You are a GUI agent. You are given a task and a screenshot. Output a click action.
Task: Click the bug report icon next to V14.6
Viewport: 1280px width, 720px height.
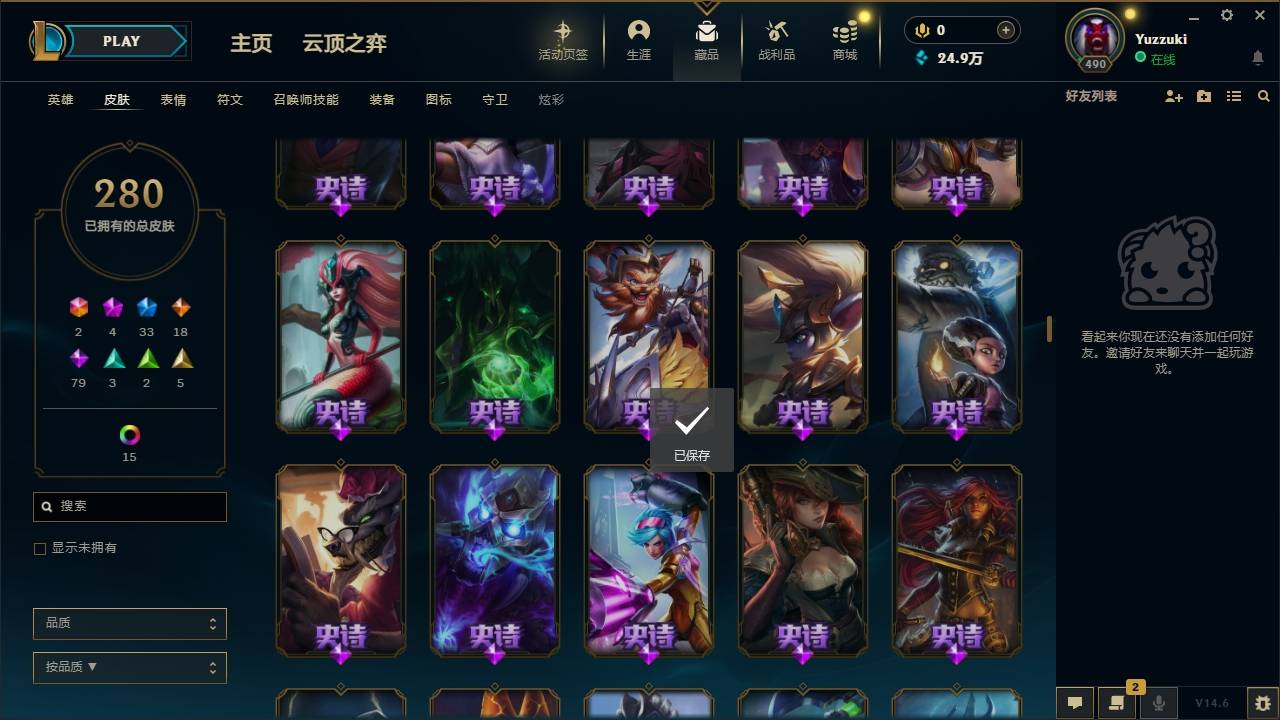click(1259, 703)
